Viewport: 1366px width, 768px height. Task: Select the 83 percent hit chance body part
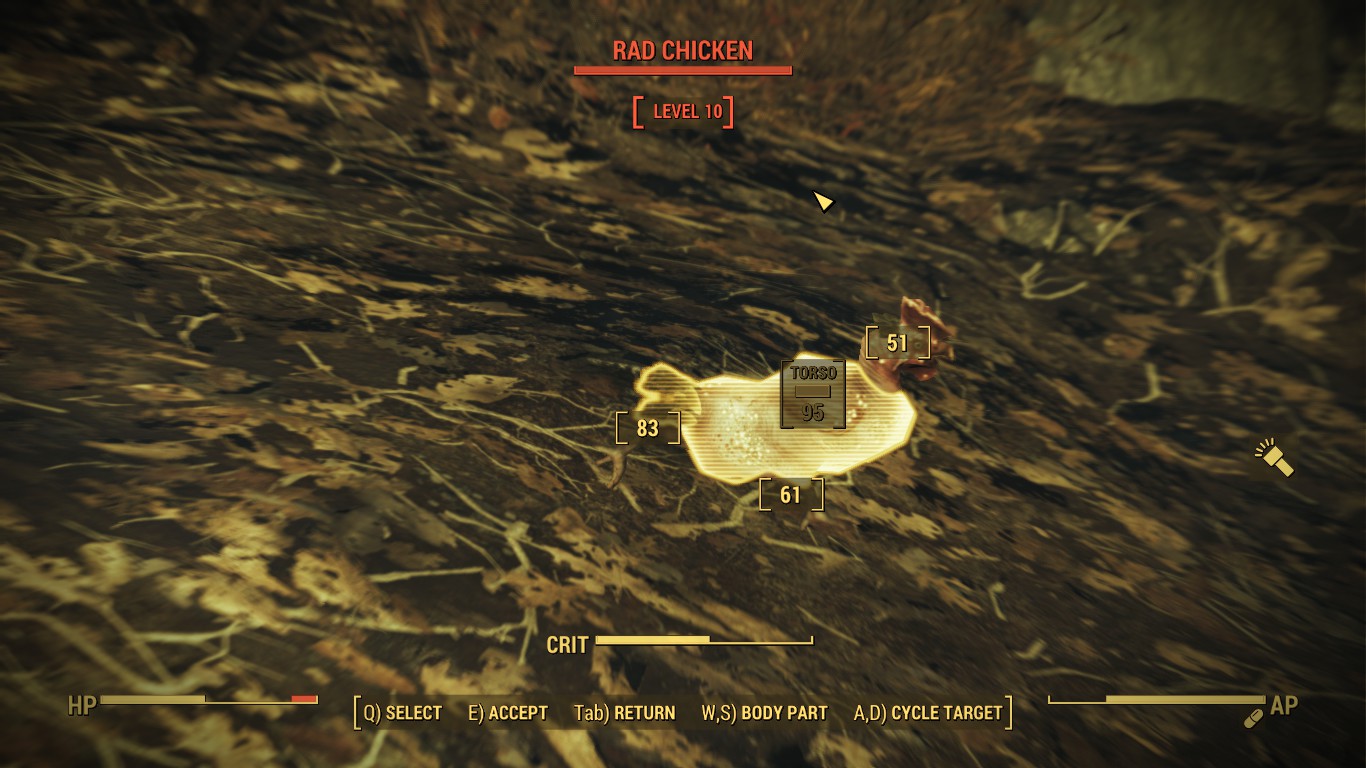[646, 428]
